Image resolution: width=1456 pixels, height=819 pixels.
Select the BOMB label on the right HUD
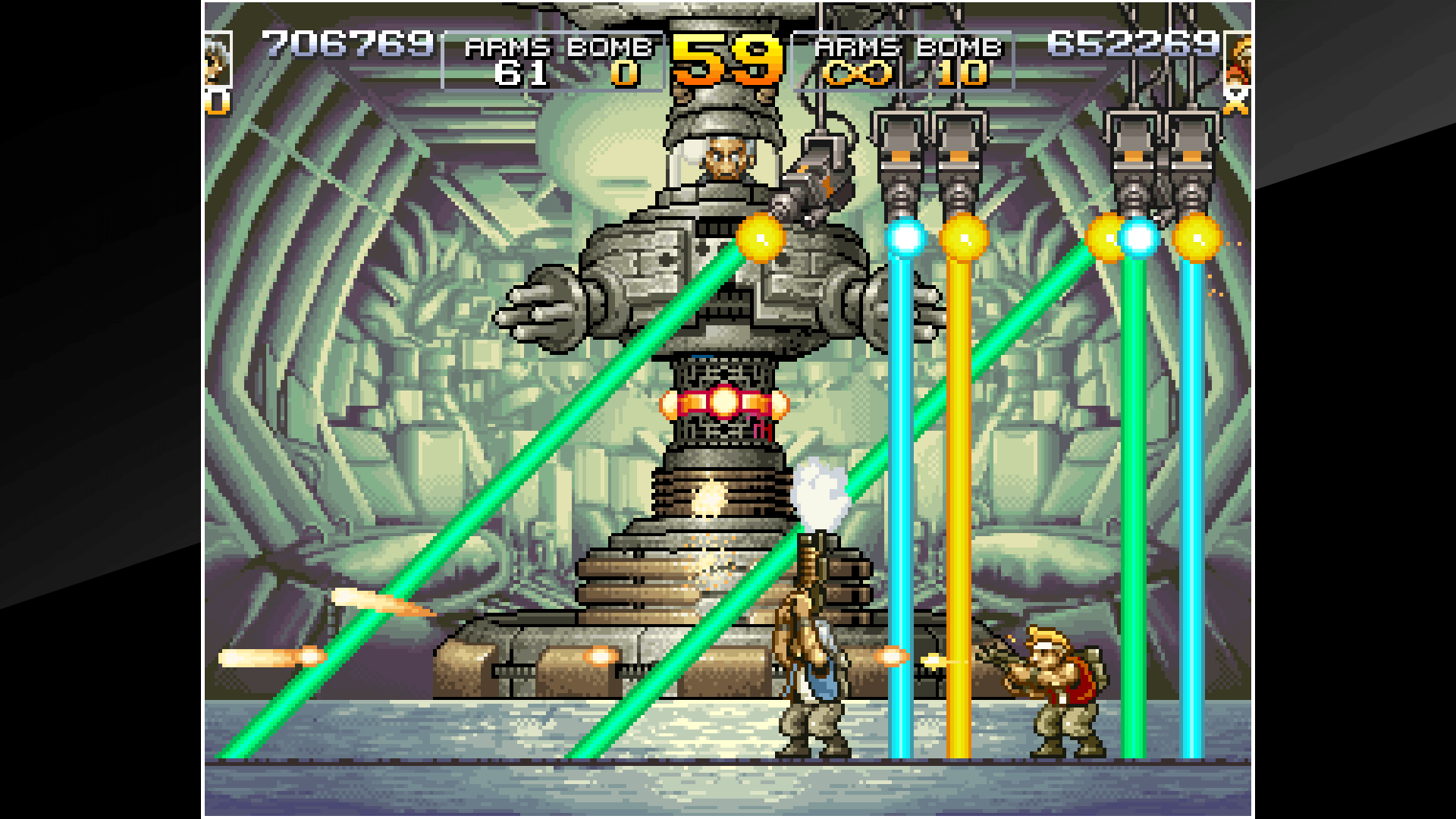click(959, 49)
